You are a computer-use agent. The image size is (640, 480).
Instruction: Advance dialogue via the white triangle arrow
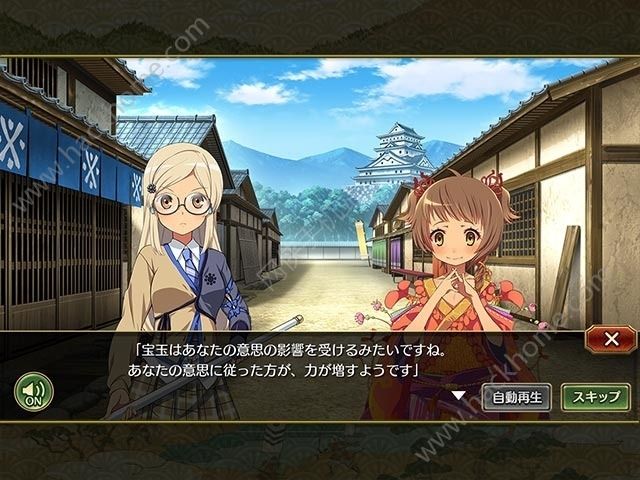458,395
